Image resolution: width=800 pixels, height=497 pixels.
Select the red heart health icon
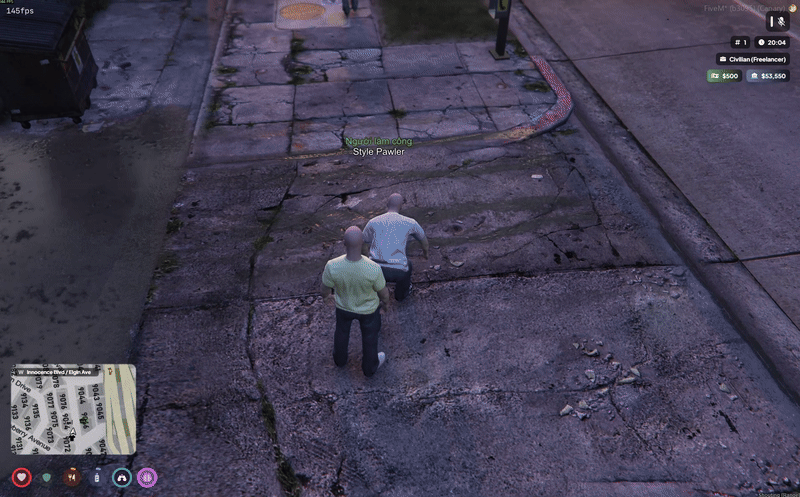(x=21, y=478)
